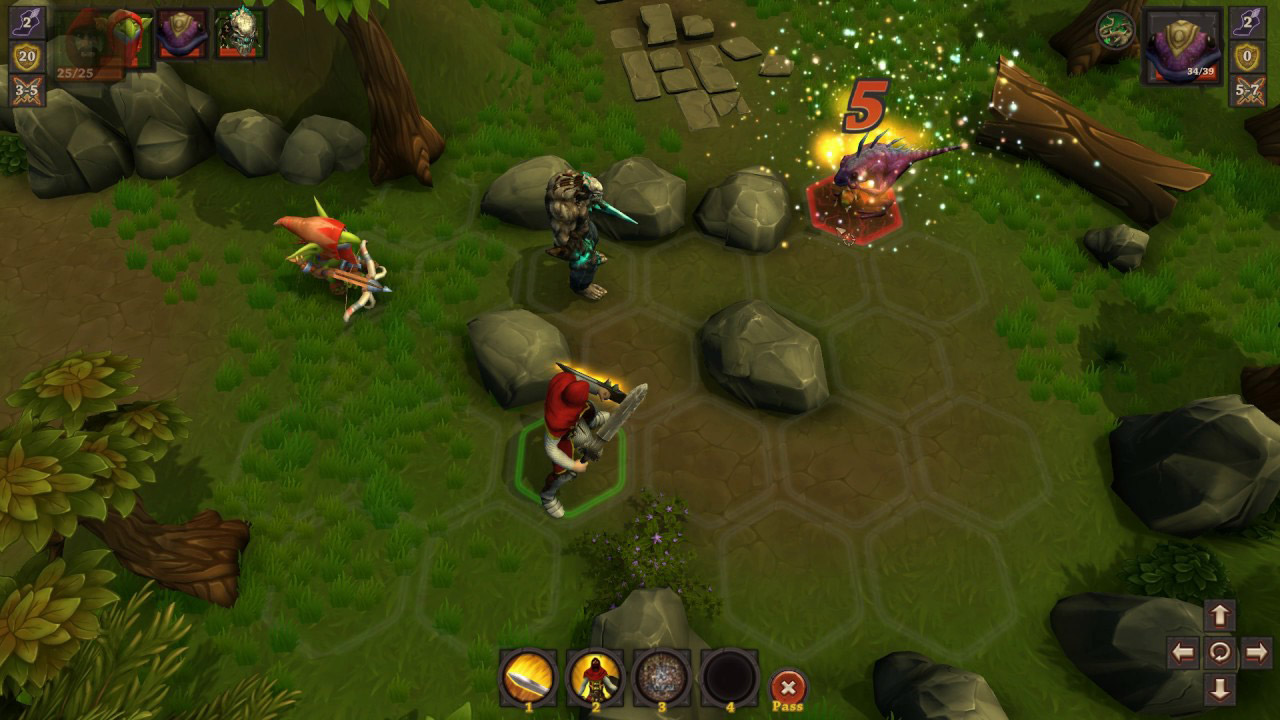Pan the camera with the left arrow
Screen dimensions: 1280x720
[x=1183, y=653]
